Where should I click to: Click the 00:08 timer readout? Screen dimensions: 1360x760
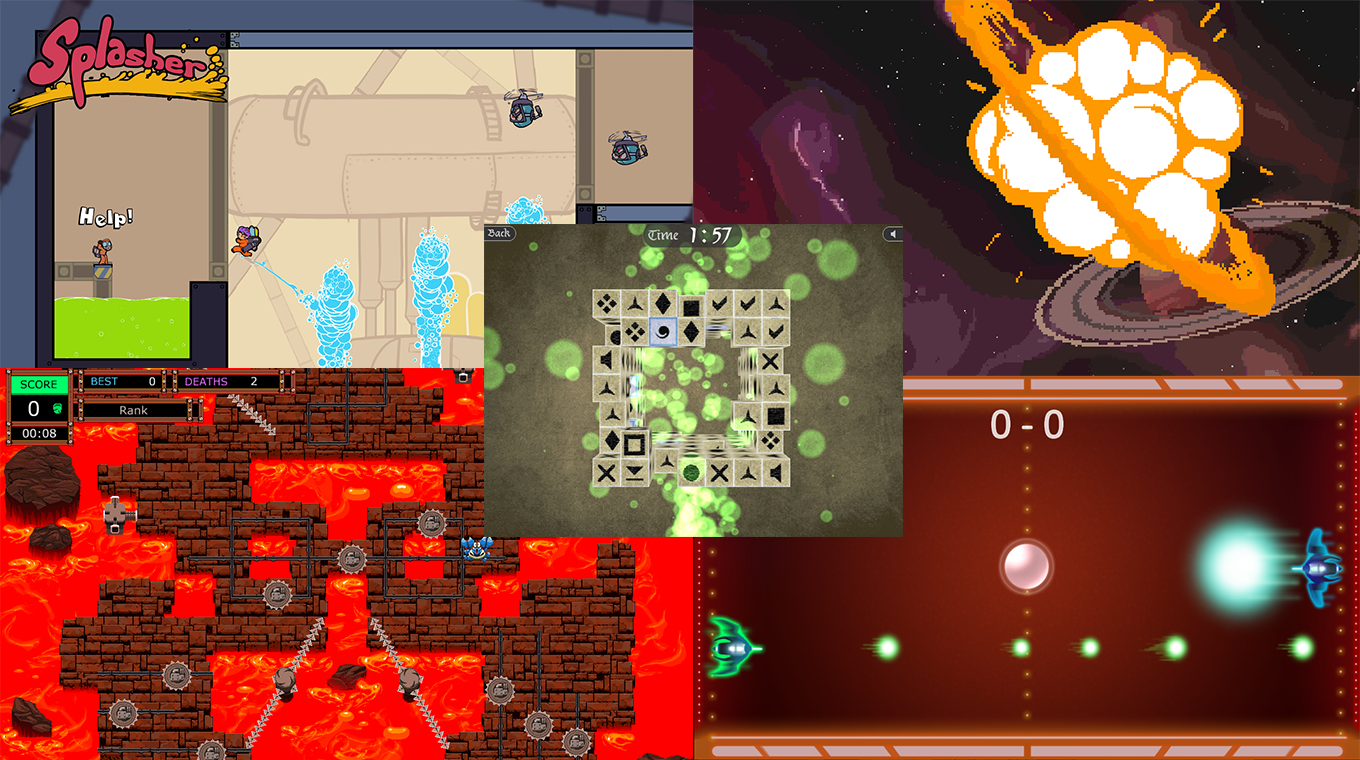point(39,433)
